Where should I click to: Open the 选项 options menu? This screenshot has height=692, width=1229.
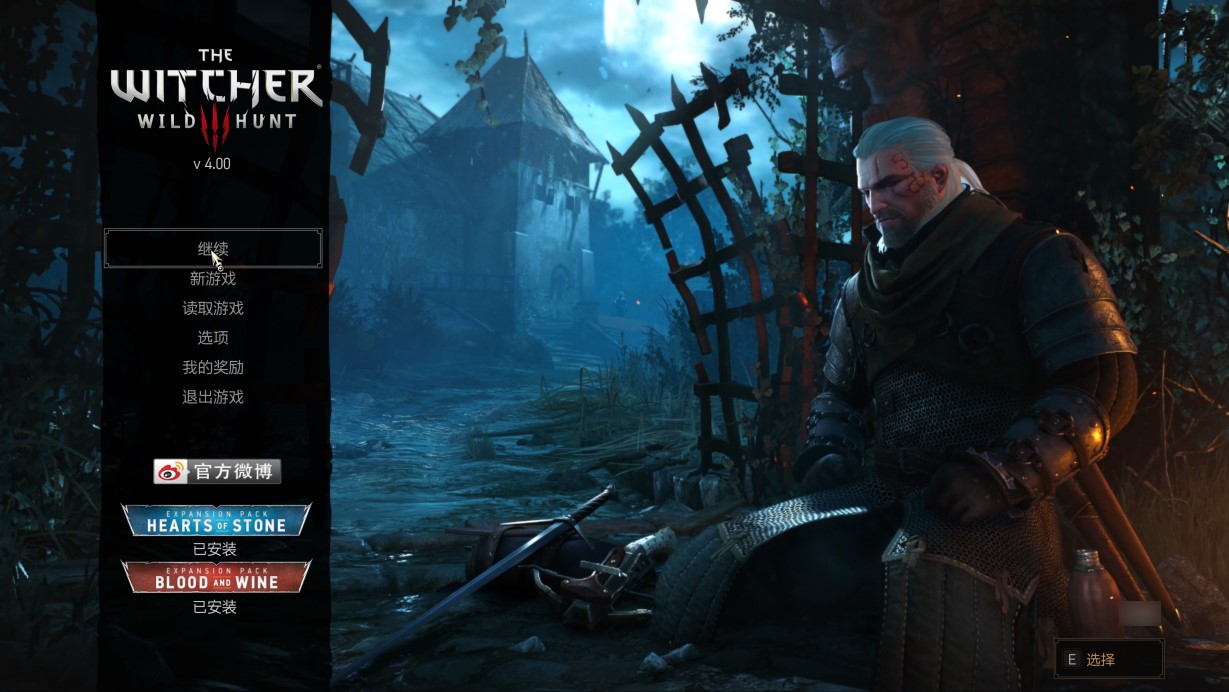click(213, 338)
